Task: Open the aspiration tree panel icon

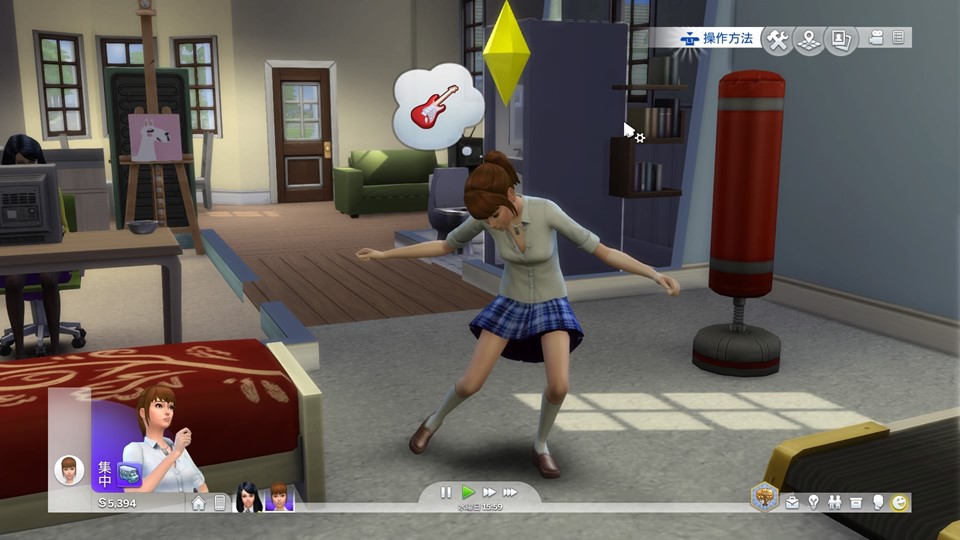Action: pos(765,497)
